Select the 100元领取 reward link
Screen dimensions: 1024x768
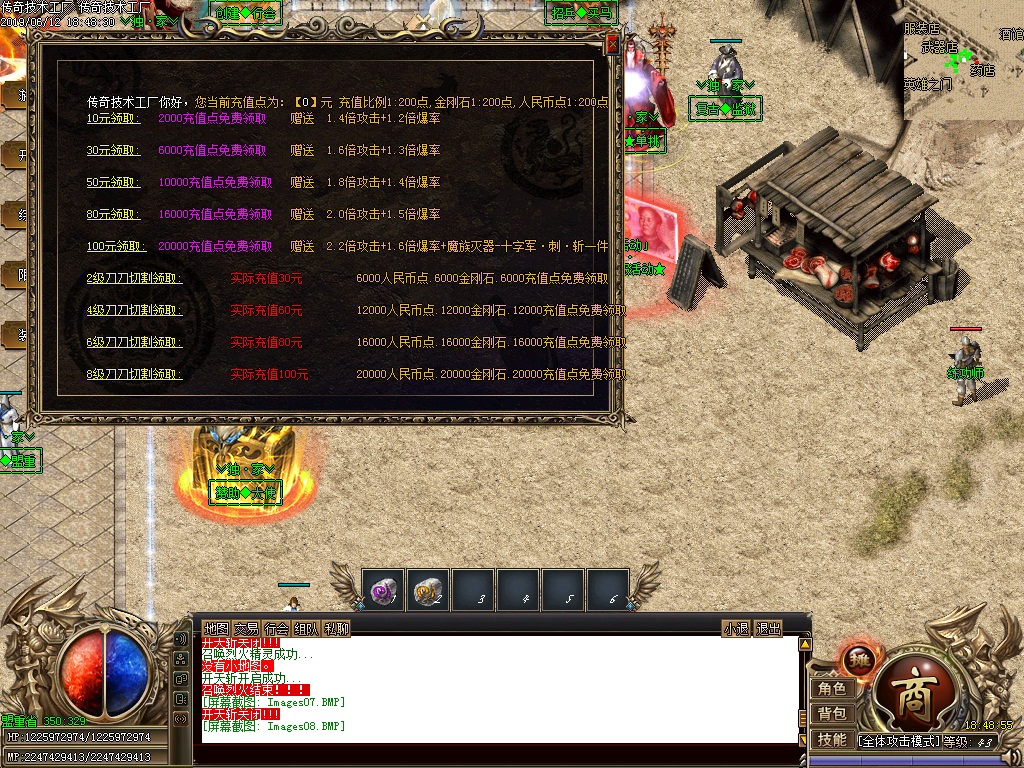click(x=117, y=246)
